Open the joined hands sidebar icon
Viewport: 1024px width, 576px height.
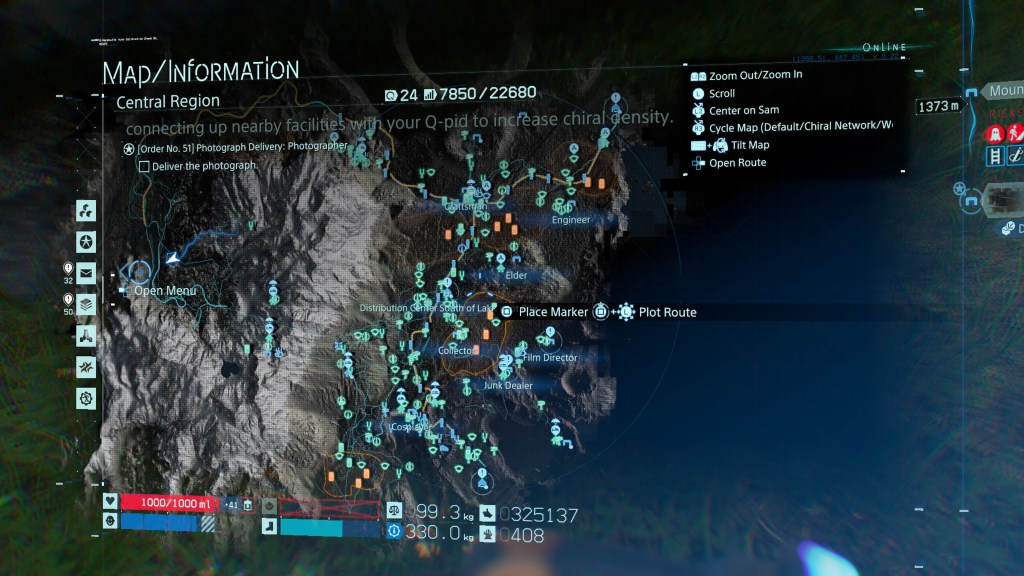pyautogui.click(x=87, y=335)
